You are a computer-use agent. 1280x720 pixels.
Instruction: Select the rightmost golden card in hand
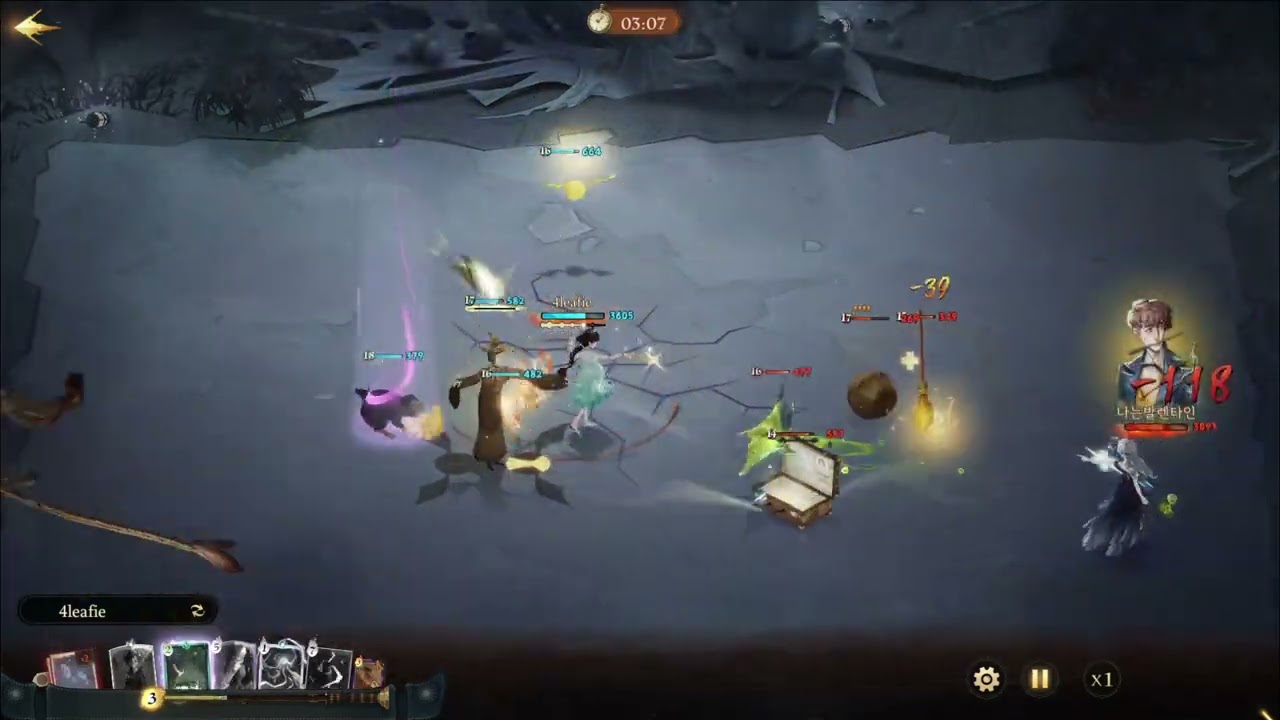[x=370, y=672]
